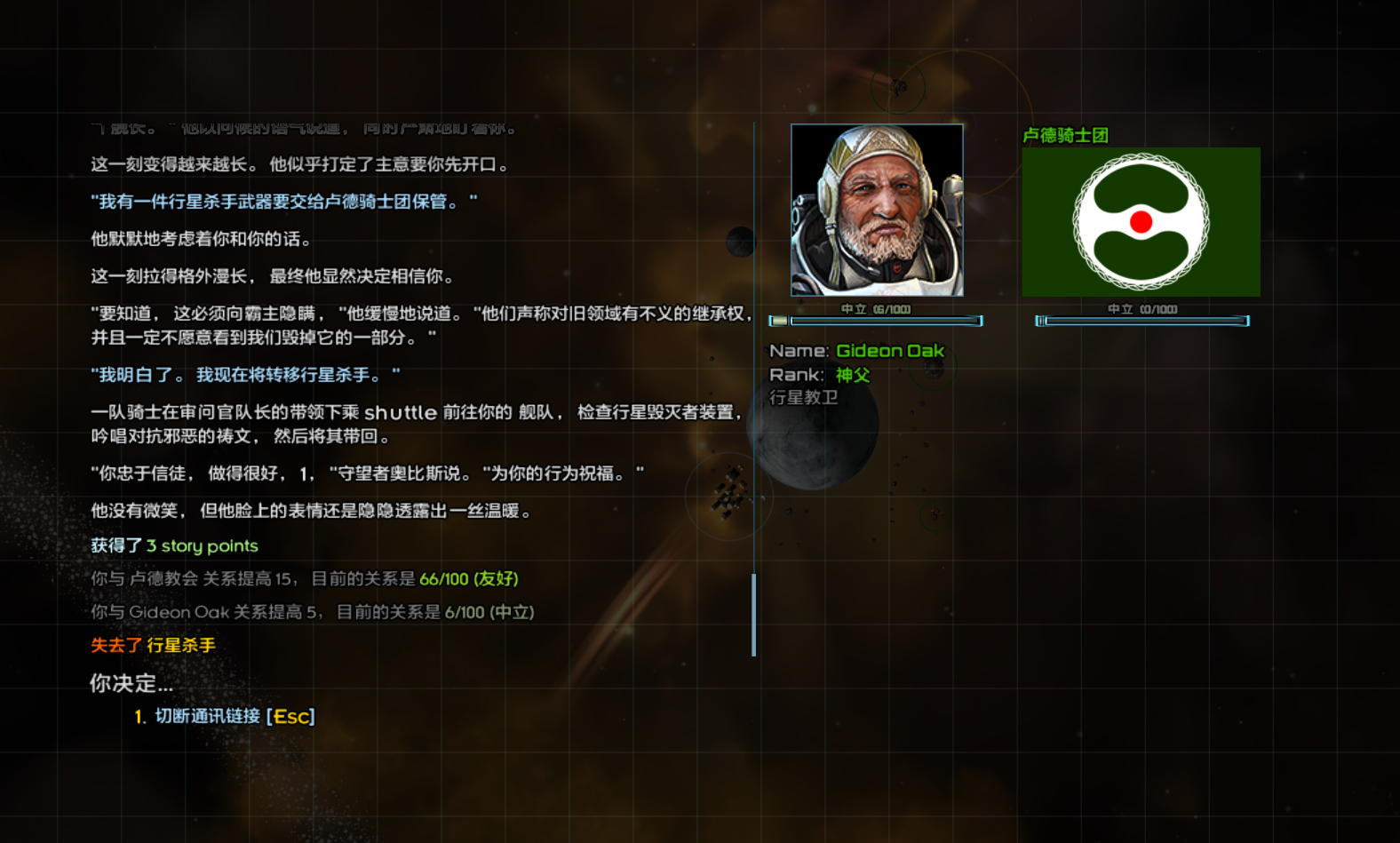The height and width of the screenshot is (843, 1400).
Task: Click the Gideon Oak name label
Action: coord(889,351)
